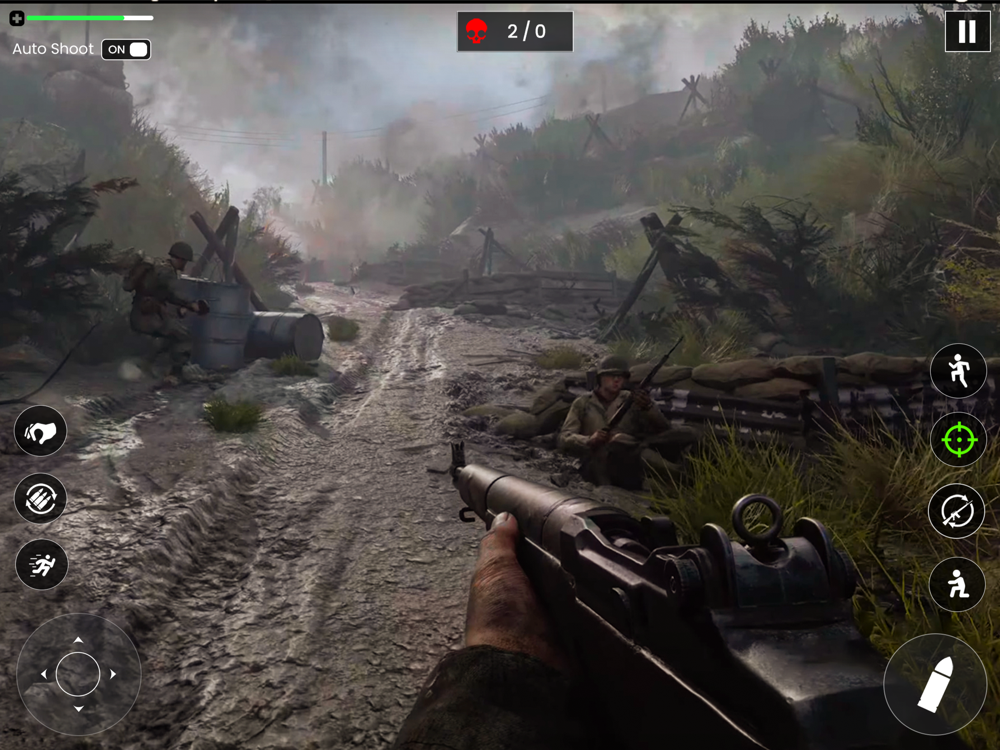The image size is (1000, 750).
Task: Reload ammo with the bullets icon
Action: click(41, 498)
